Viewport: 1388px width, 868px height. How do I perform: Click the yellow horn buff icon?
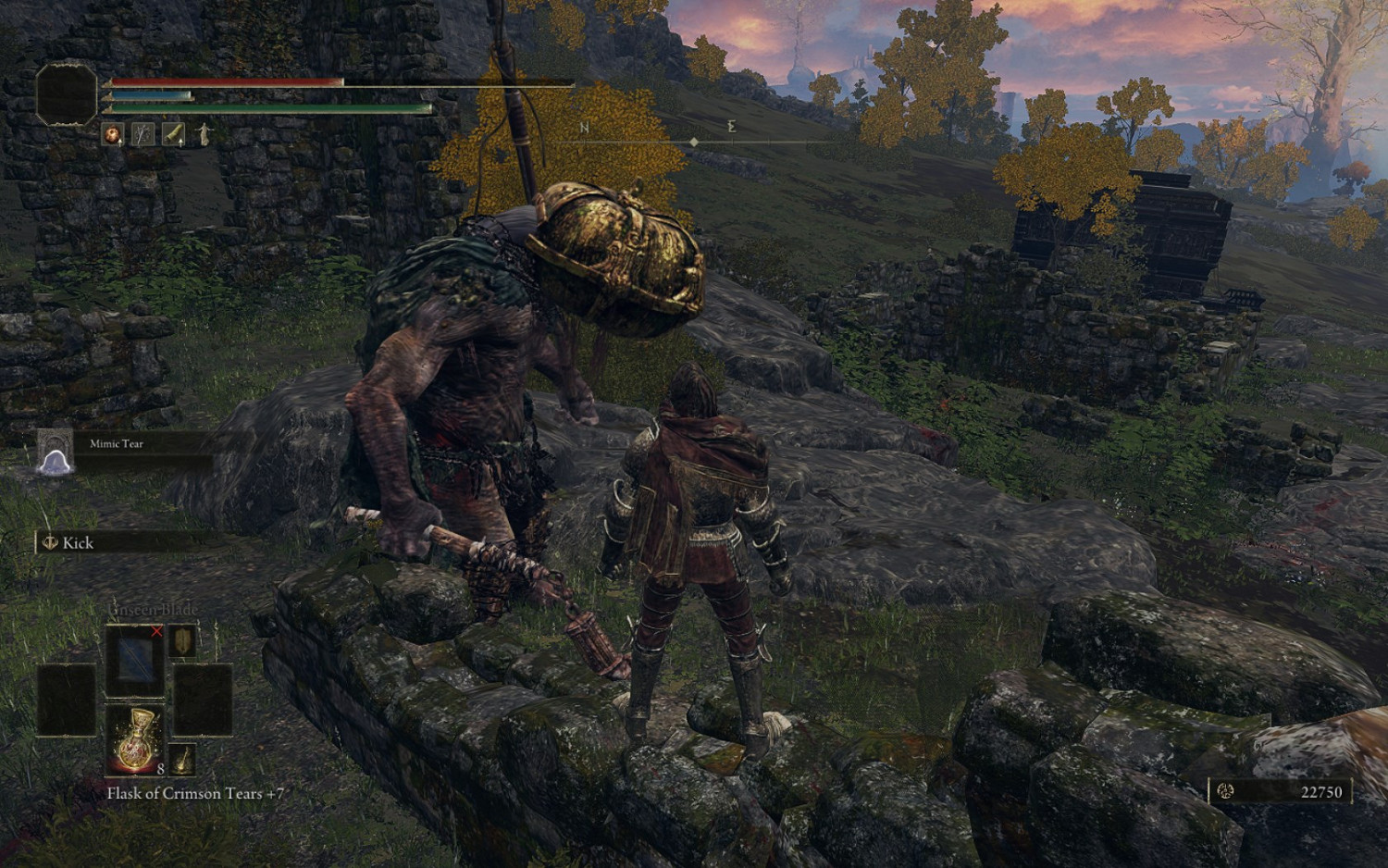click(174, 135)
